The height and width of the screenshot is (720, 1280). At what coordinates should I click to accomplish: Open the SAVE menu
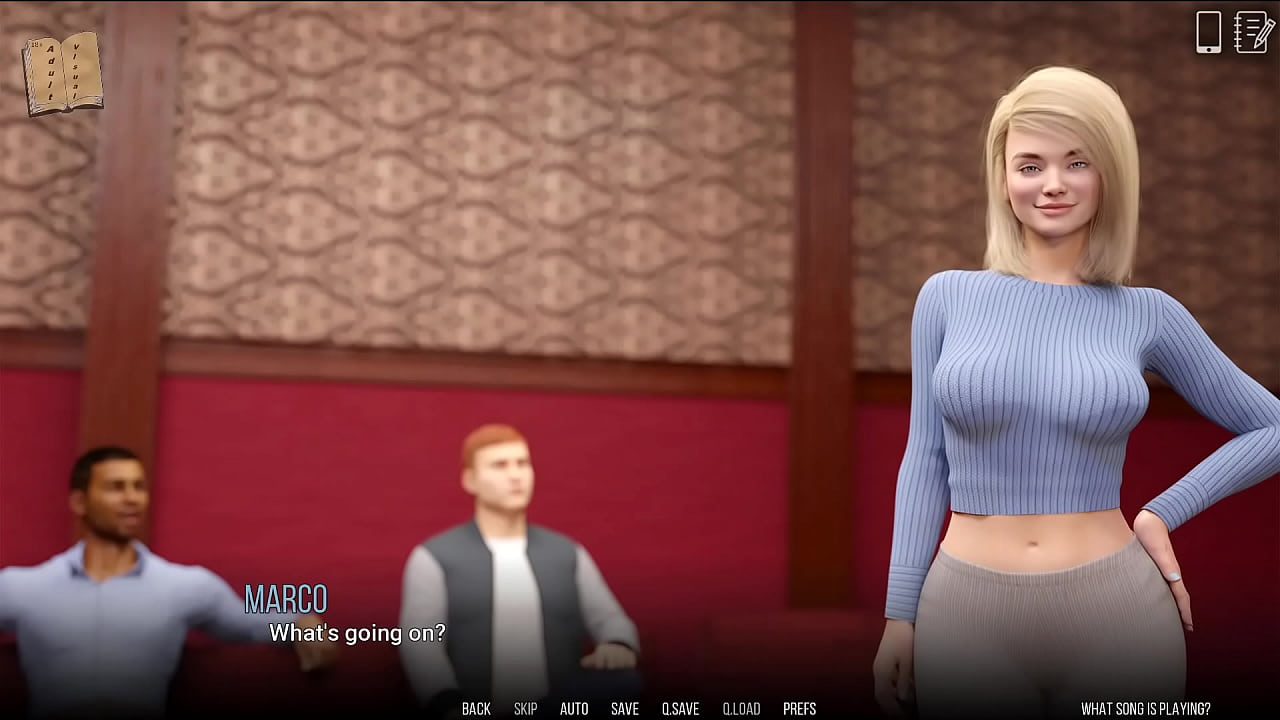click(625, 709)
